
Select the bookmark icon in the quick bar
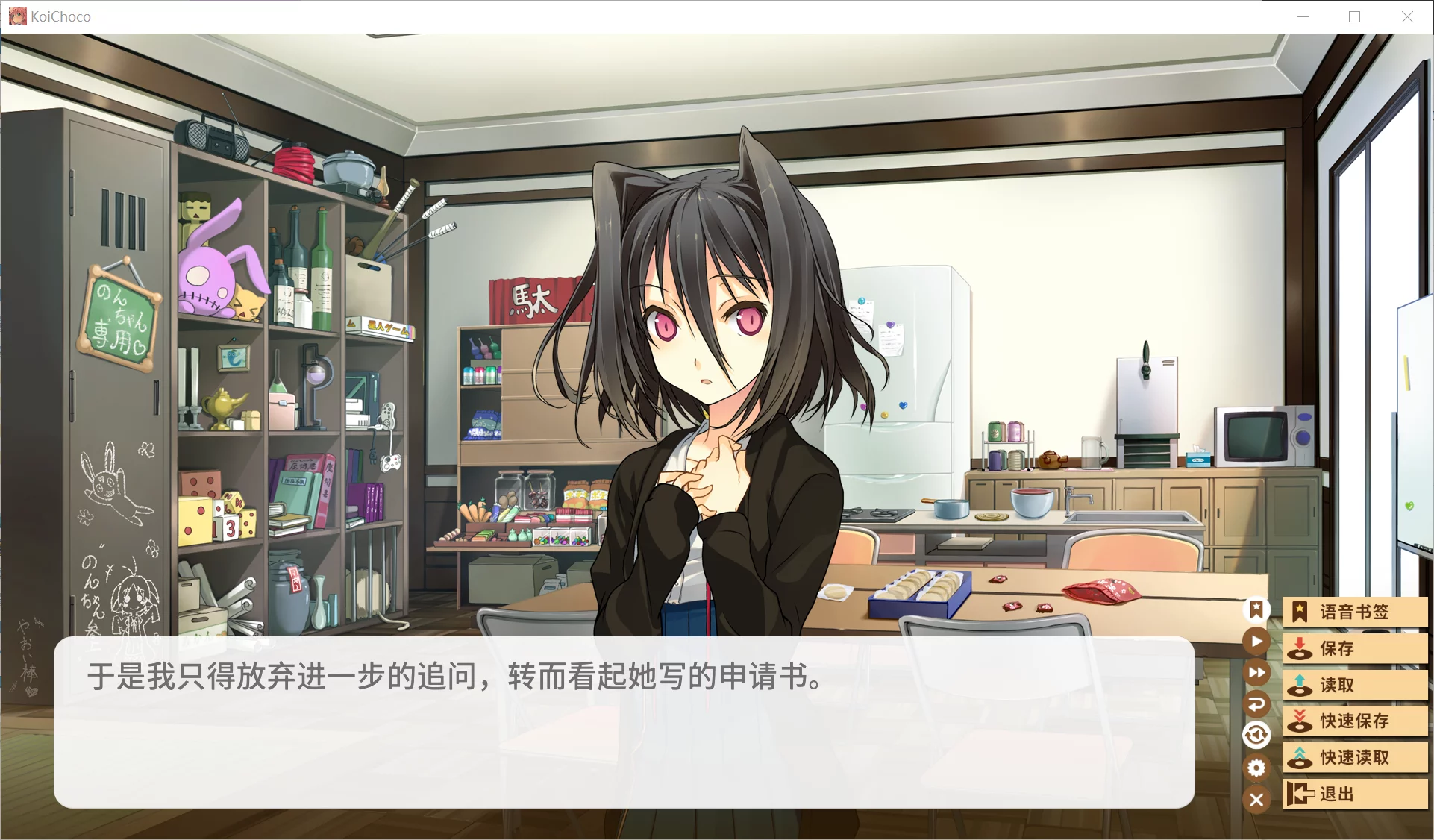point(1256,609)
